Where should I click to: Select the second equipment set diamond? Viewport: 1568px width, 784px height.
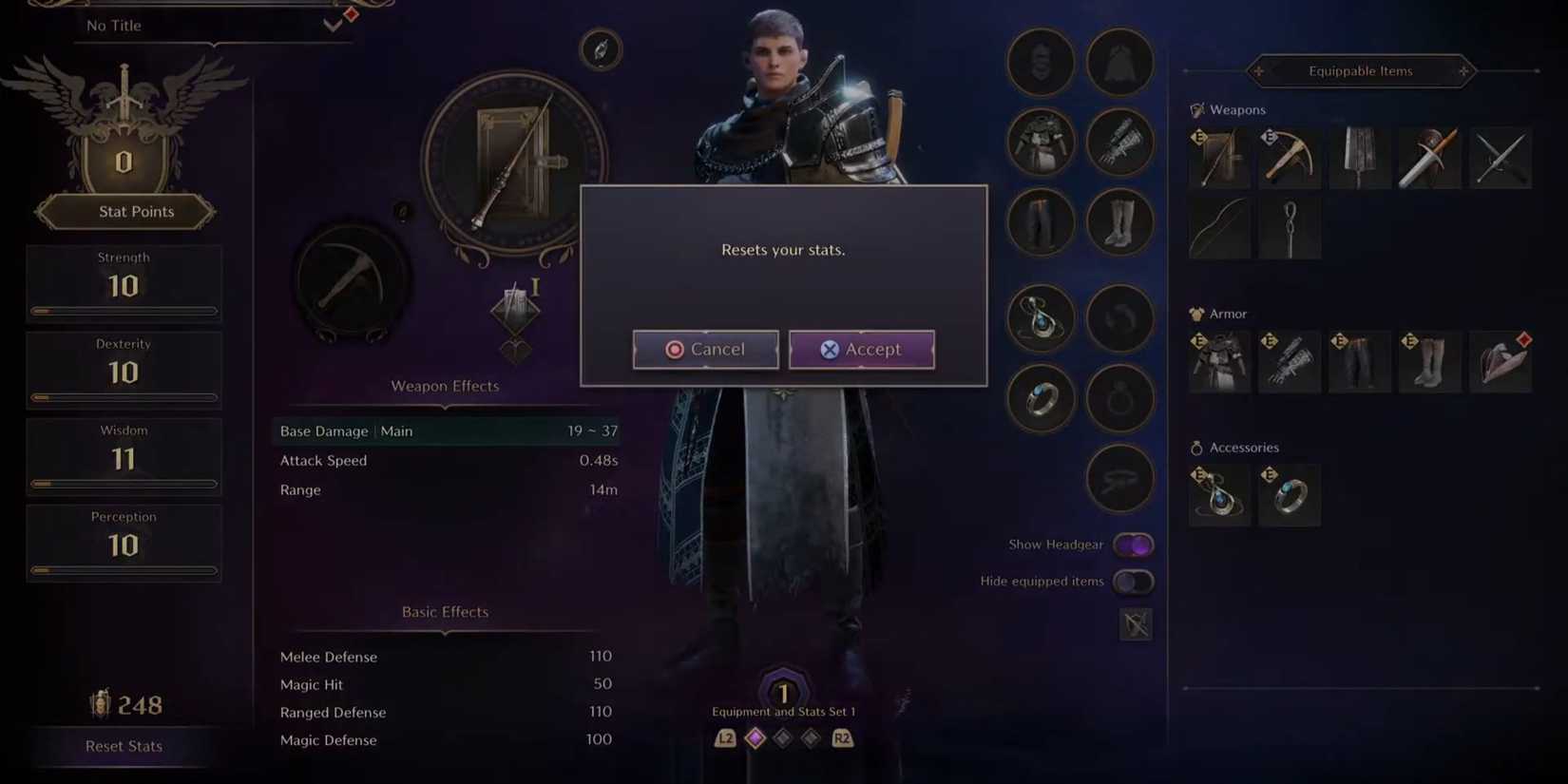[x=783, y=737]
